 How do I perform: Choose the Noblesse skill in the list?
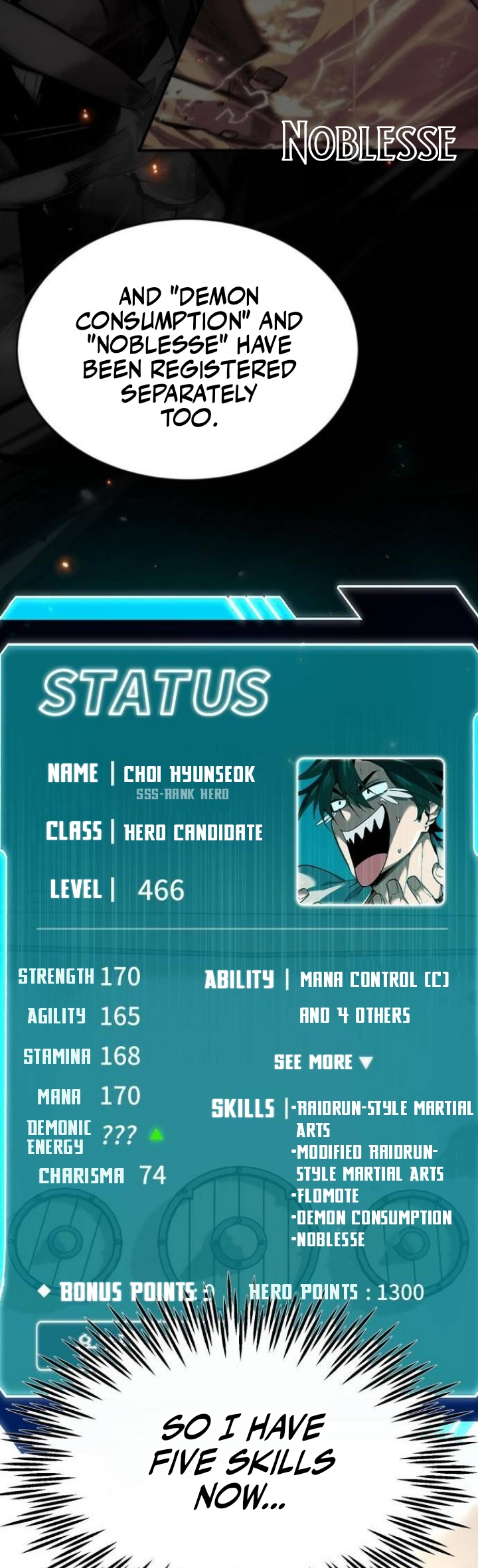[330, 1239]
